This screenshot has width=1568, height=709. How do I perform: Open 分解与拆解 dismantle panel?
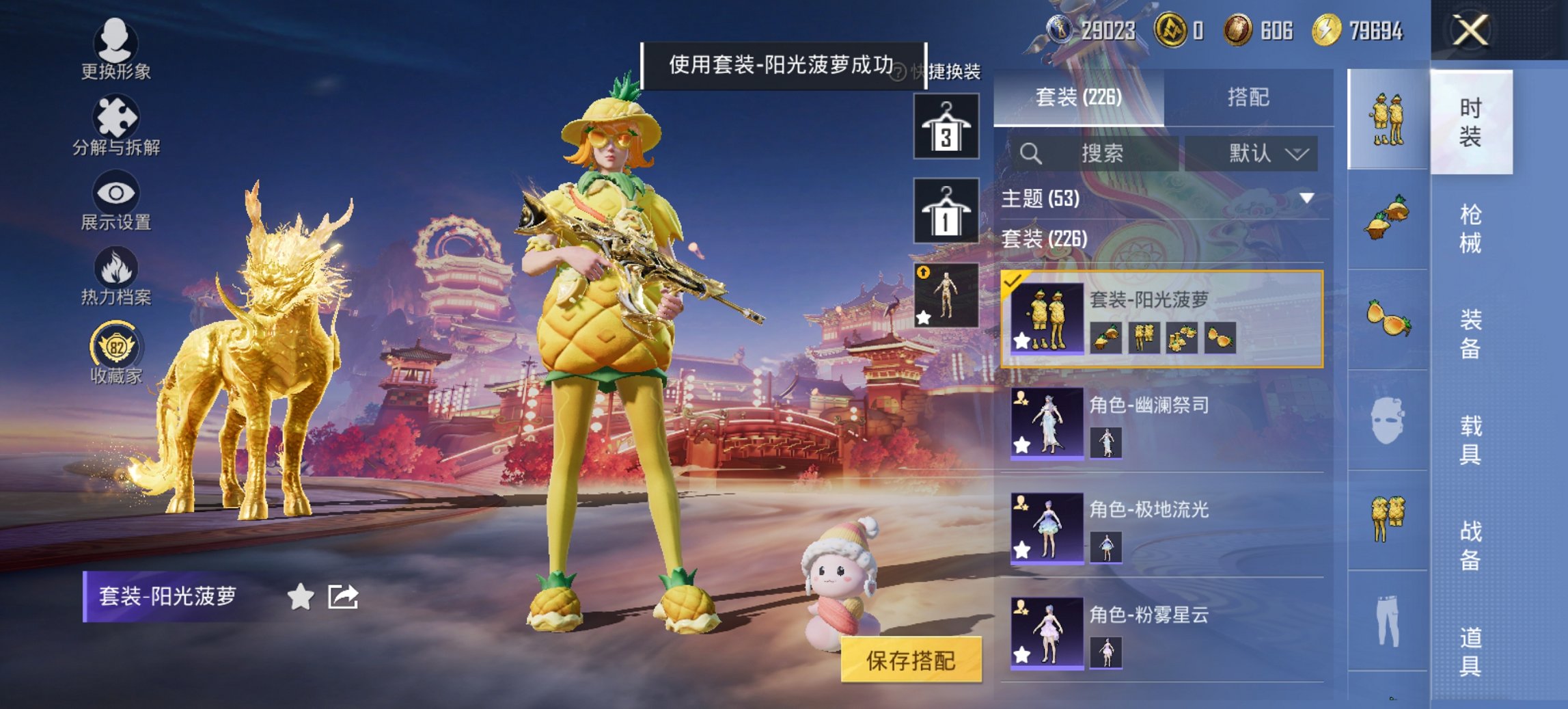pos(116,125)
